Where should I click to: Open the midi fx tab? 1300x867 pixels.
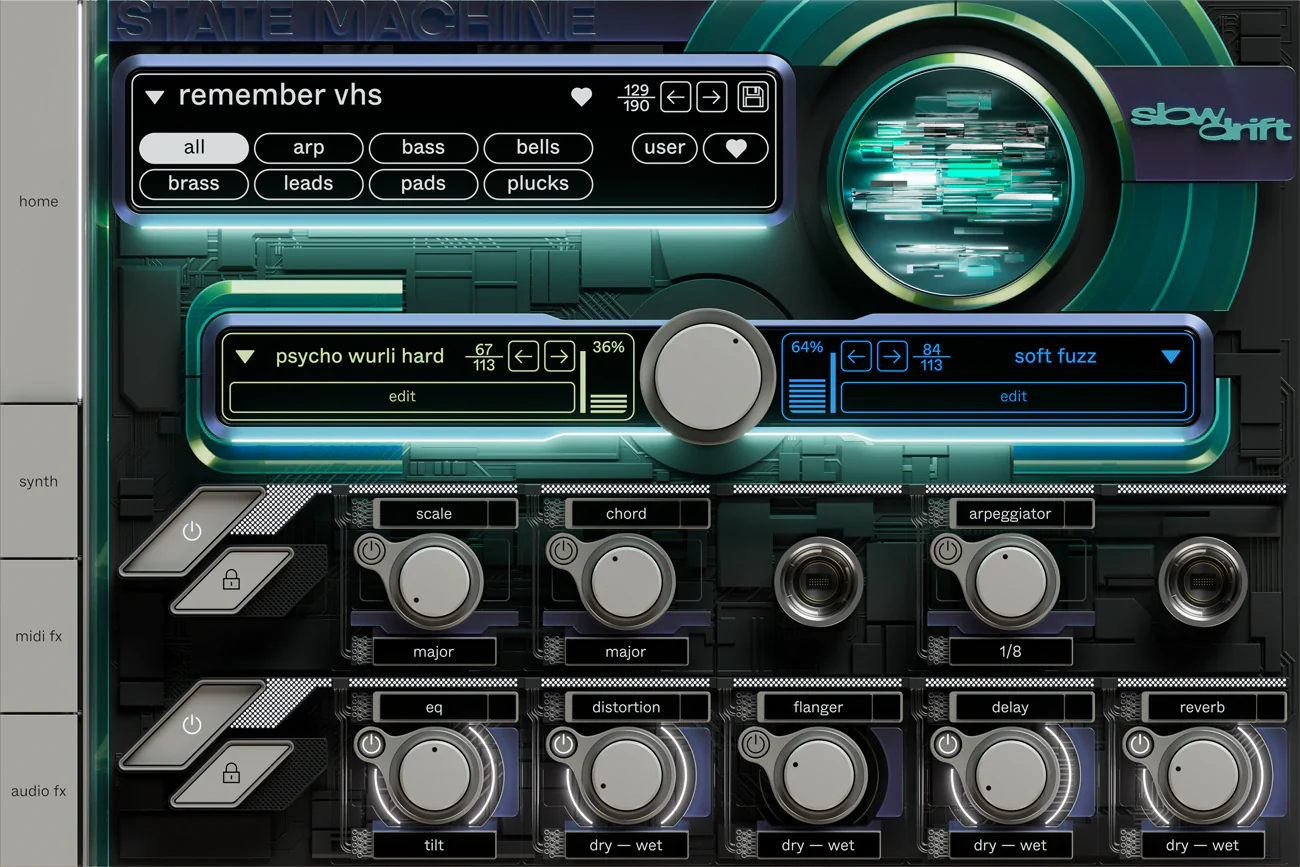[39, 636]
